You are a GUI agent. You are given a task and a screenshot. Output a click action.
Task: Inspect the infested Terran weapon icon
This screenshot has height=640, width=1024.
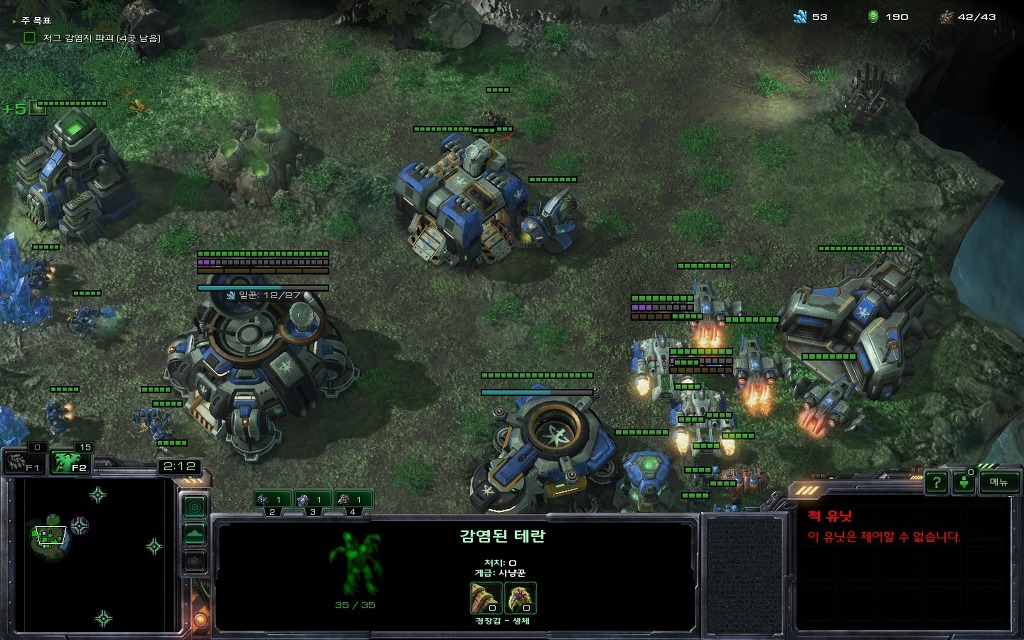click(485, 597)
